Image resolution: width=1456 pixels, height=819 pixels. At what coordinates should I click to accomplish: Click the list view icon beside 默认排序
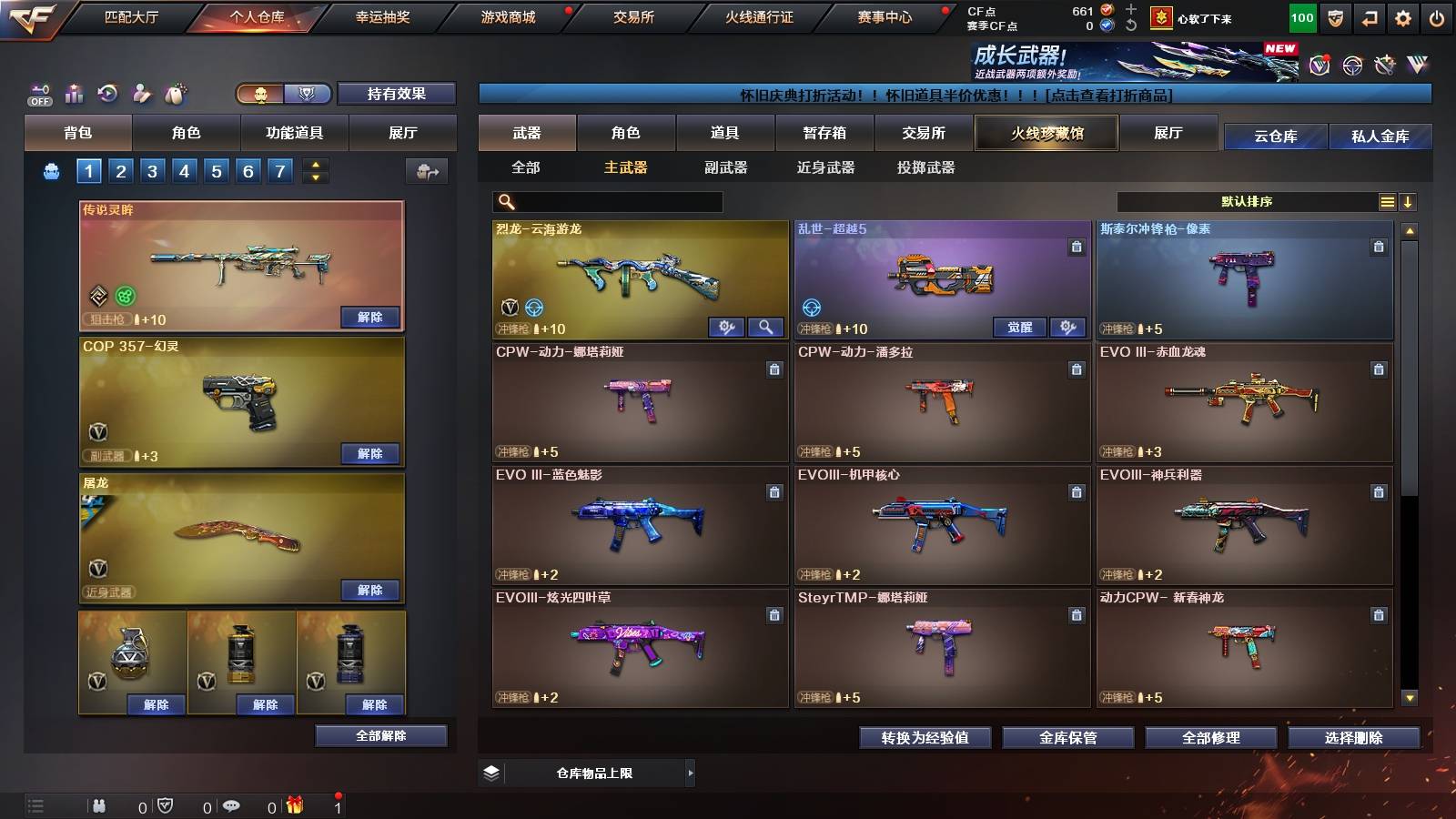[x=1387, y=200]
